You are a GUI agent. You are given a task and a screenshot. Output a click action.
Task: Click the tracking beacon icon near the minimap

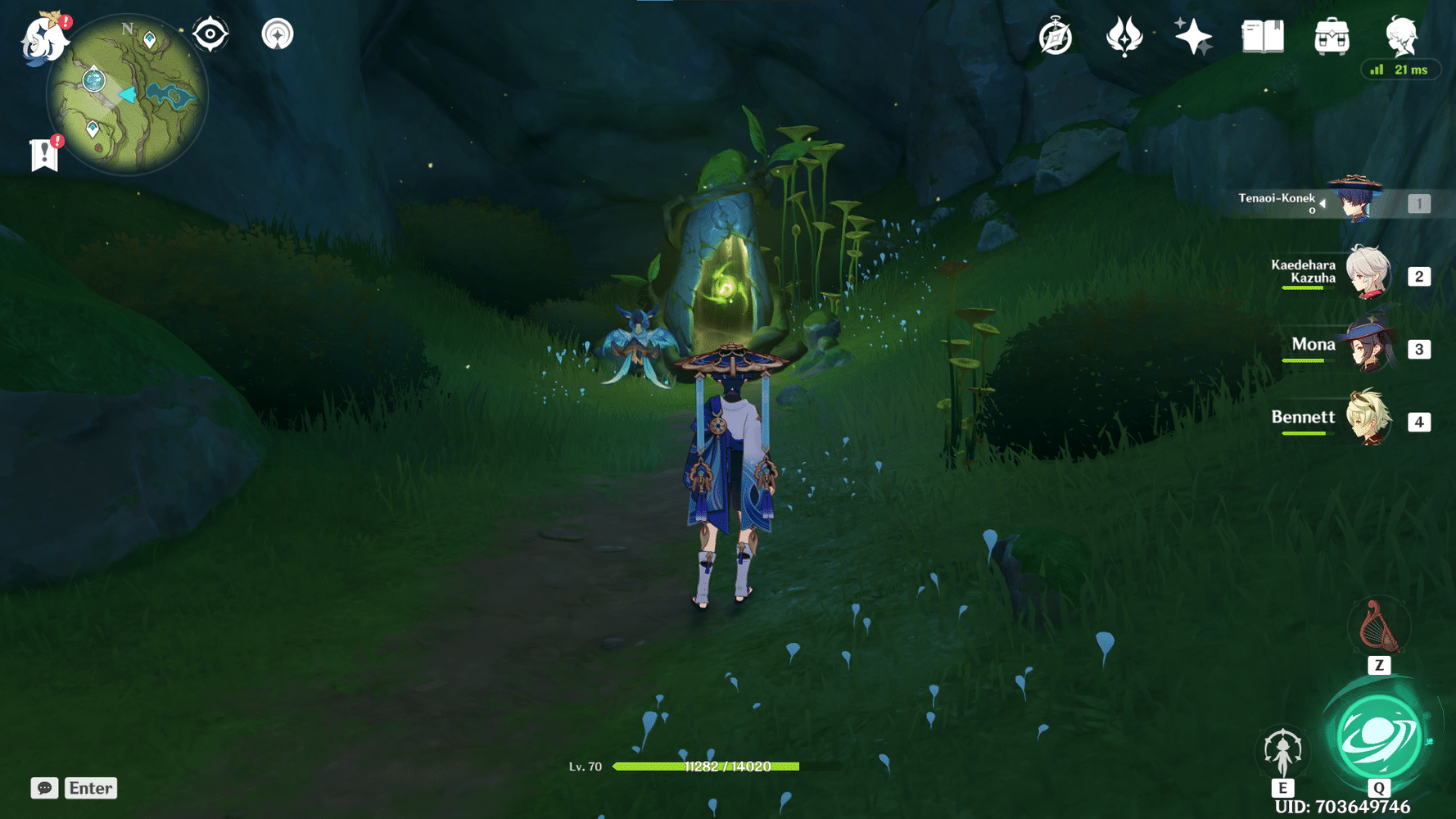click(278, 34)
